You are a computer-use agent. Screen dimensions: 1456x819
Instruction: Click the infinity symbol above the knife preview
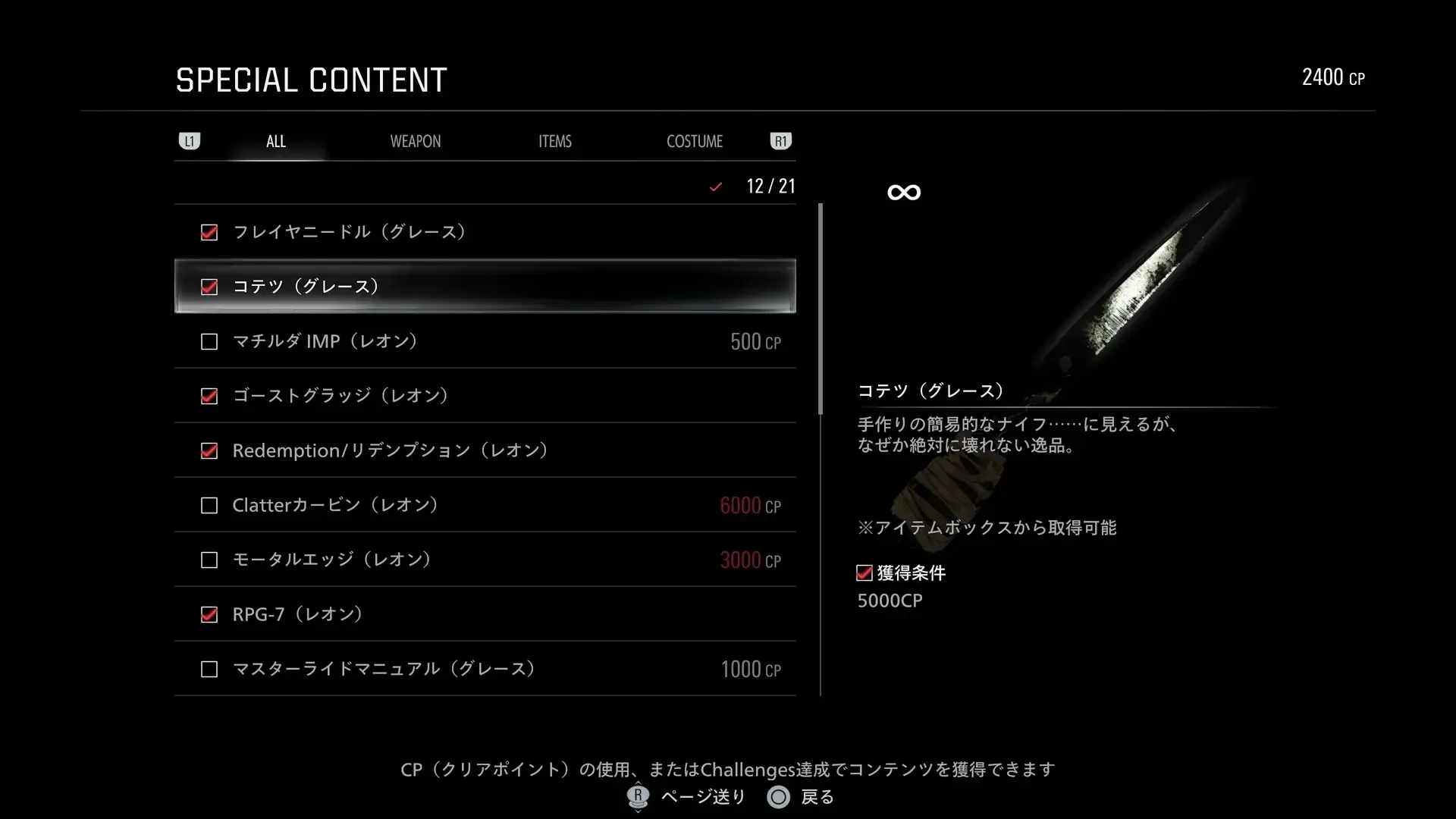[x=903, y=192]
